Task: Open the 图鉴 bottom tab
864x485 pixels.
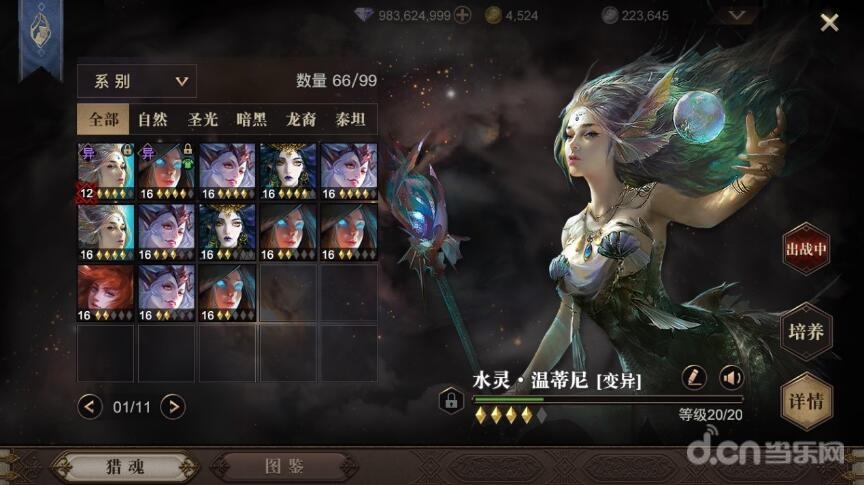Action: click(x=284, y=466)
